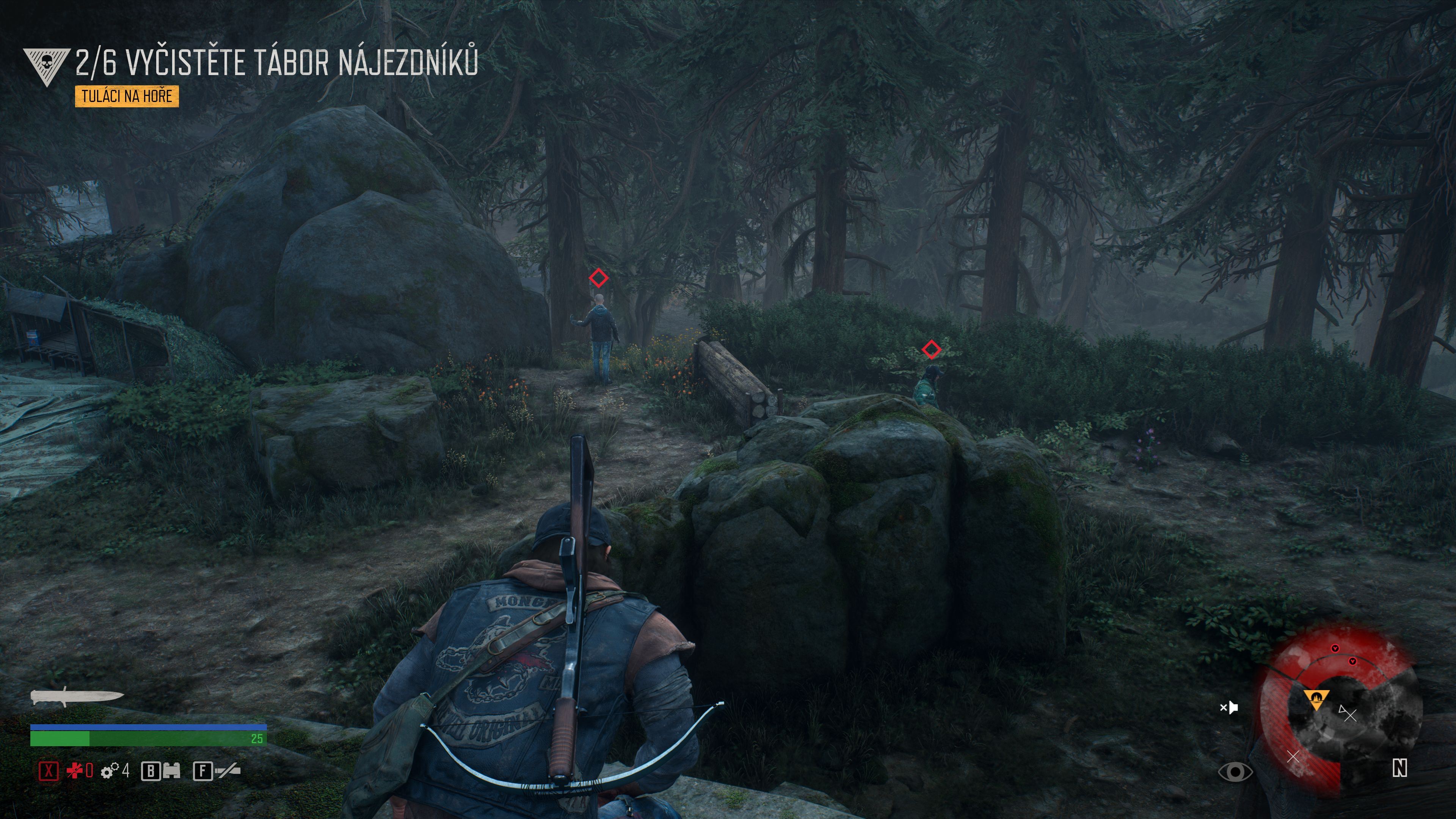Click the eye visibility indicator
Viewport: 1456px width, 819px height.
coord(1235,772)
